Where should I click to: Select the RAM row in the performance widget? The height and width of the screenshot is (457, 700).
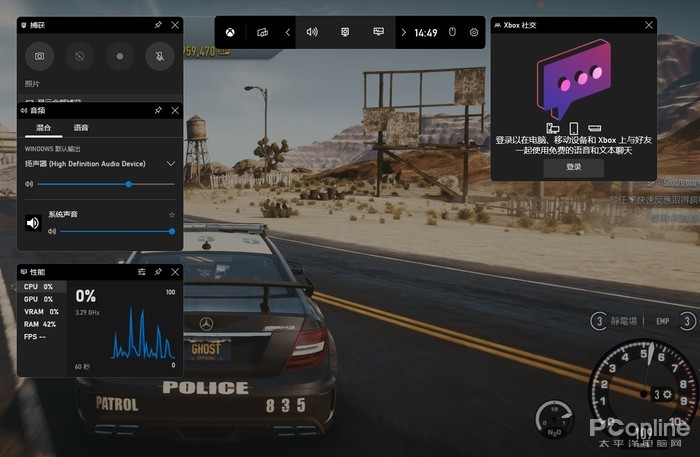[x=40, y=324]
